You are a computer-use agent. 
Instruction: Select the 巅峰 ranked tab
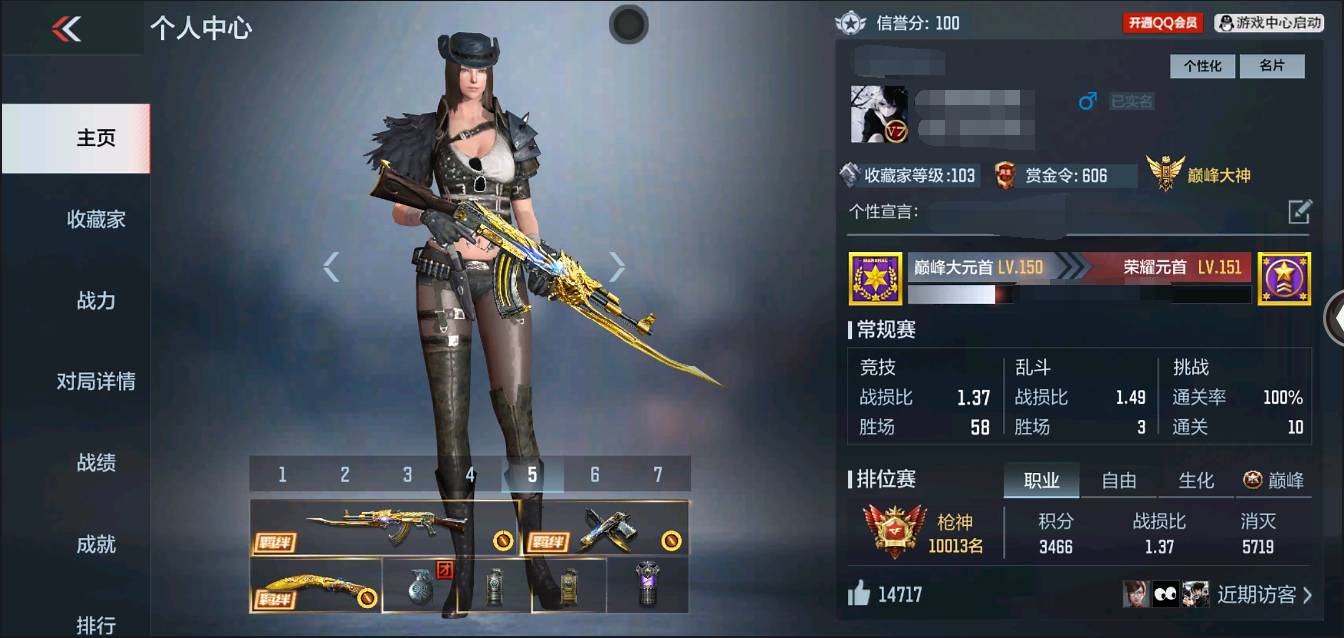1274,480
